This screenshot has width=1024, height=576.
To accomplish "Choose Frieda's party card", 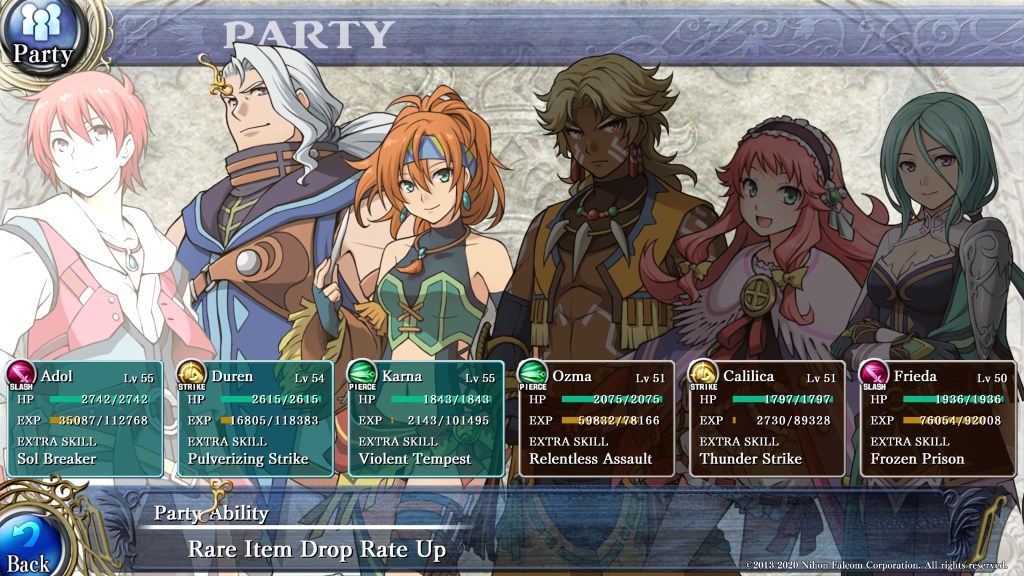I will [x=938, y=418].
